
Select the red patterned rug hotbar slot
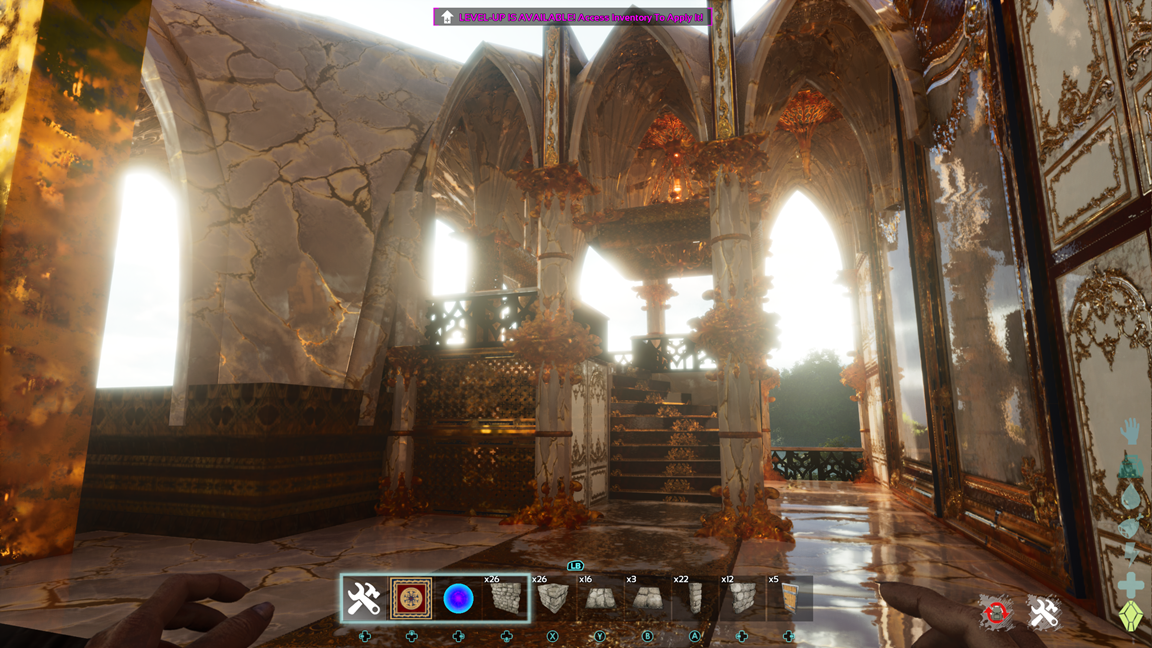coord(411,598)
